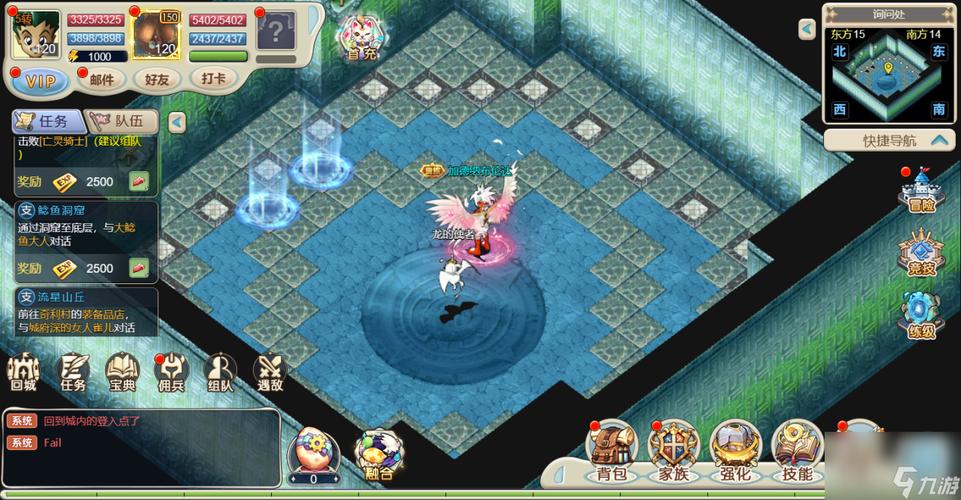The width and height of the screenshot is (961, 500).
Task: Open the 宝典 guidebook icon
Action: pyautogui.click(x=122, y=371)
